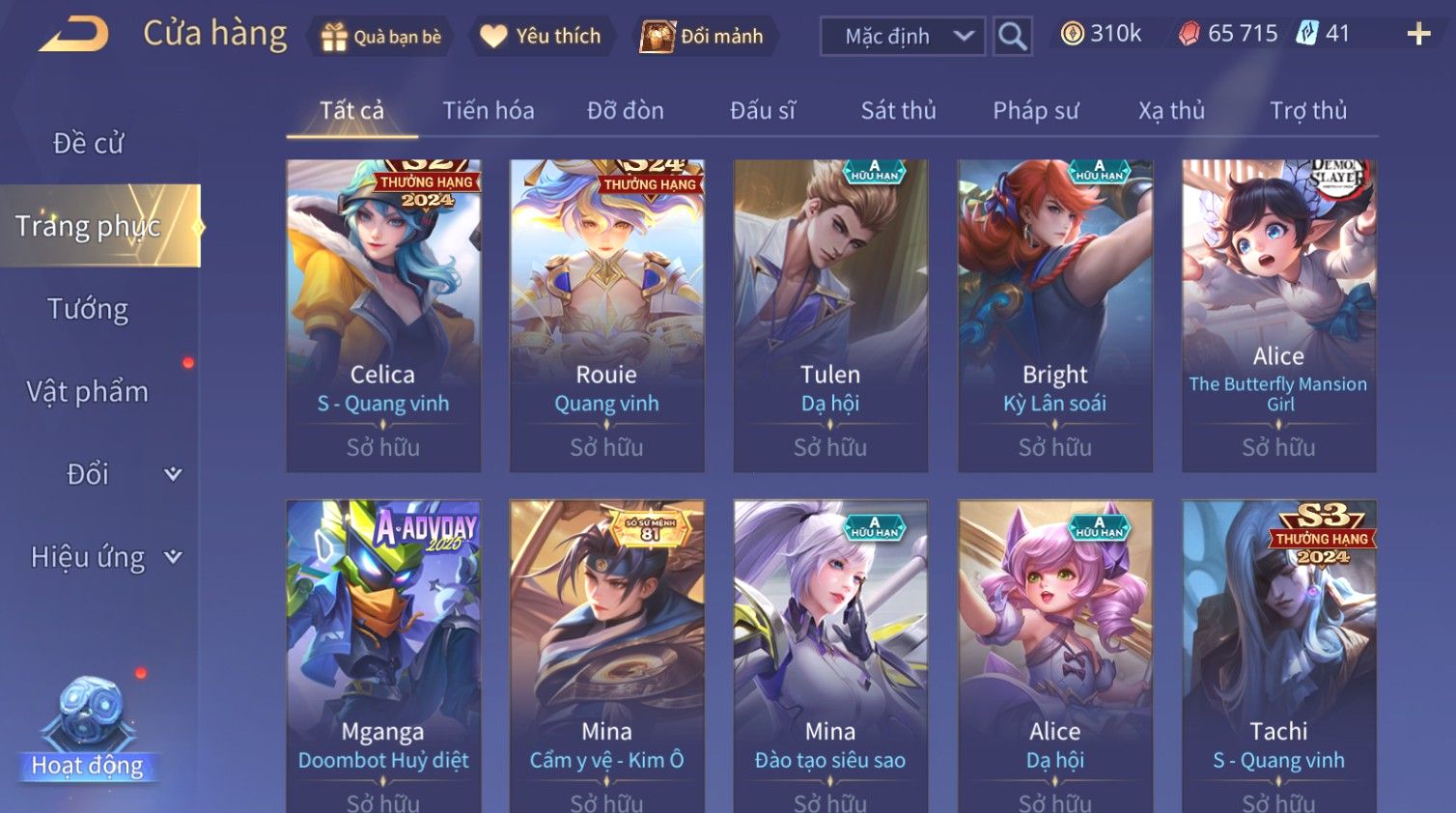
Task: Choose the Trợ thủ tab
Action: 1307,111
